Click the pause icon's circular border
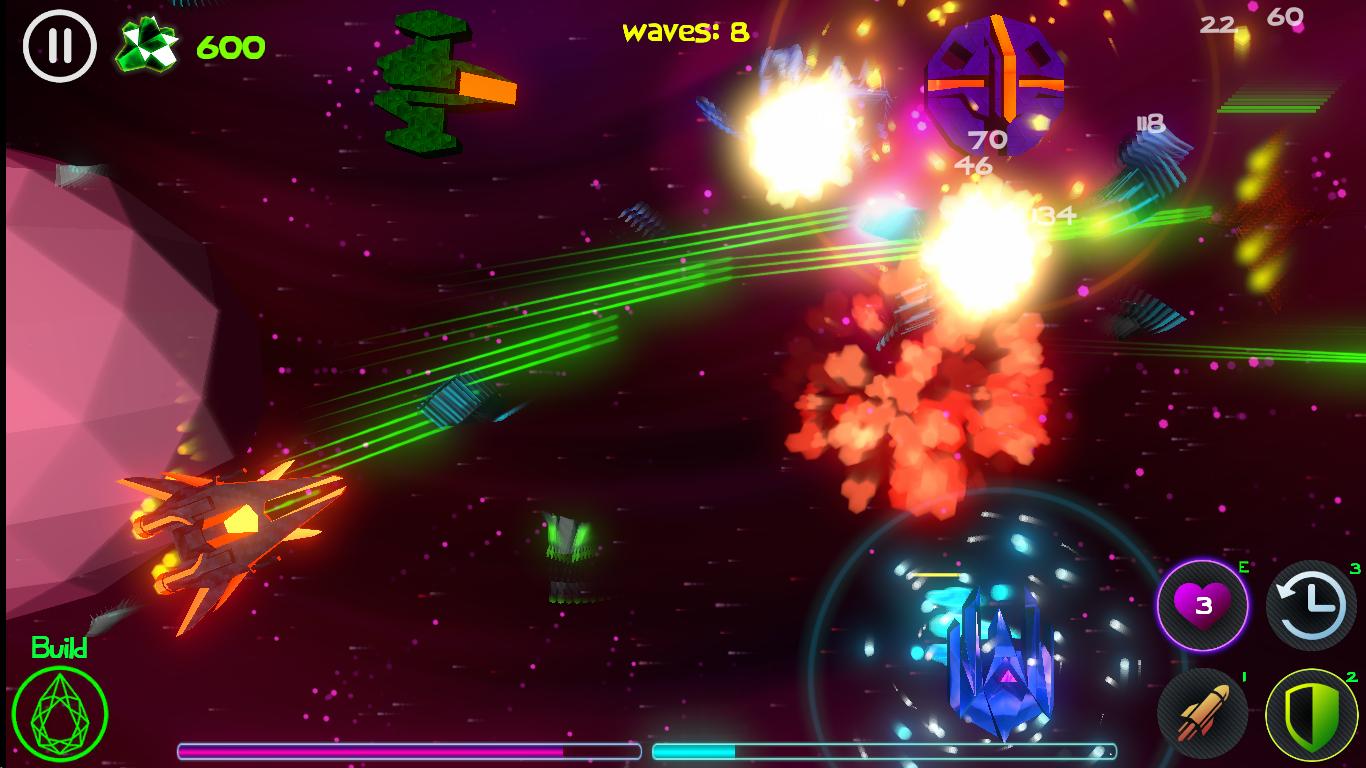This screenshot has height=768, width=1366. [59, 43]
